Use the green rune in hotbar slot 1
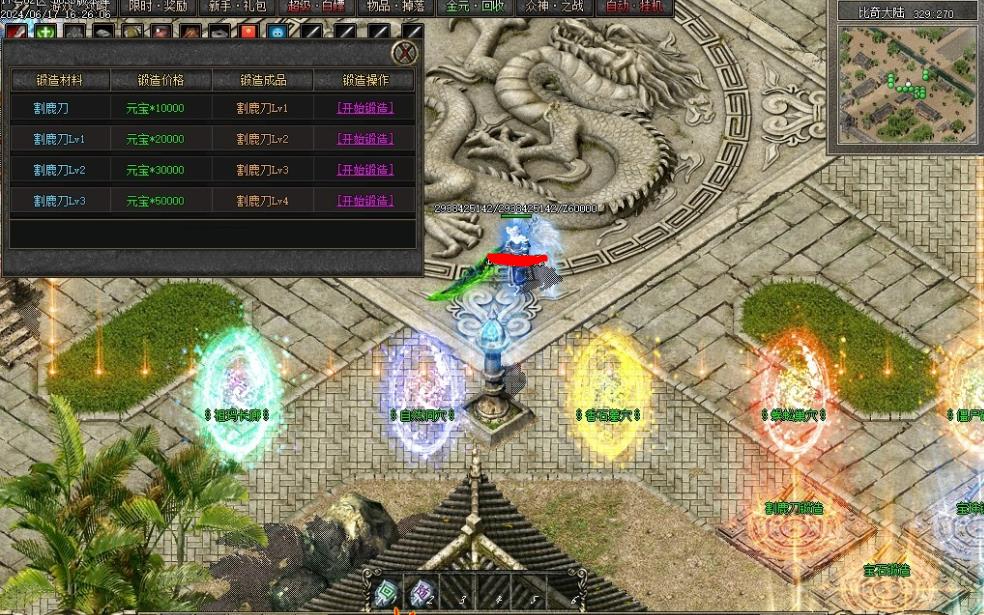This screenshot has width=984, height=615. click(386, 594)
